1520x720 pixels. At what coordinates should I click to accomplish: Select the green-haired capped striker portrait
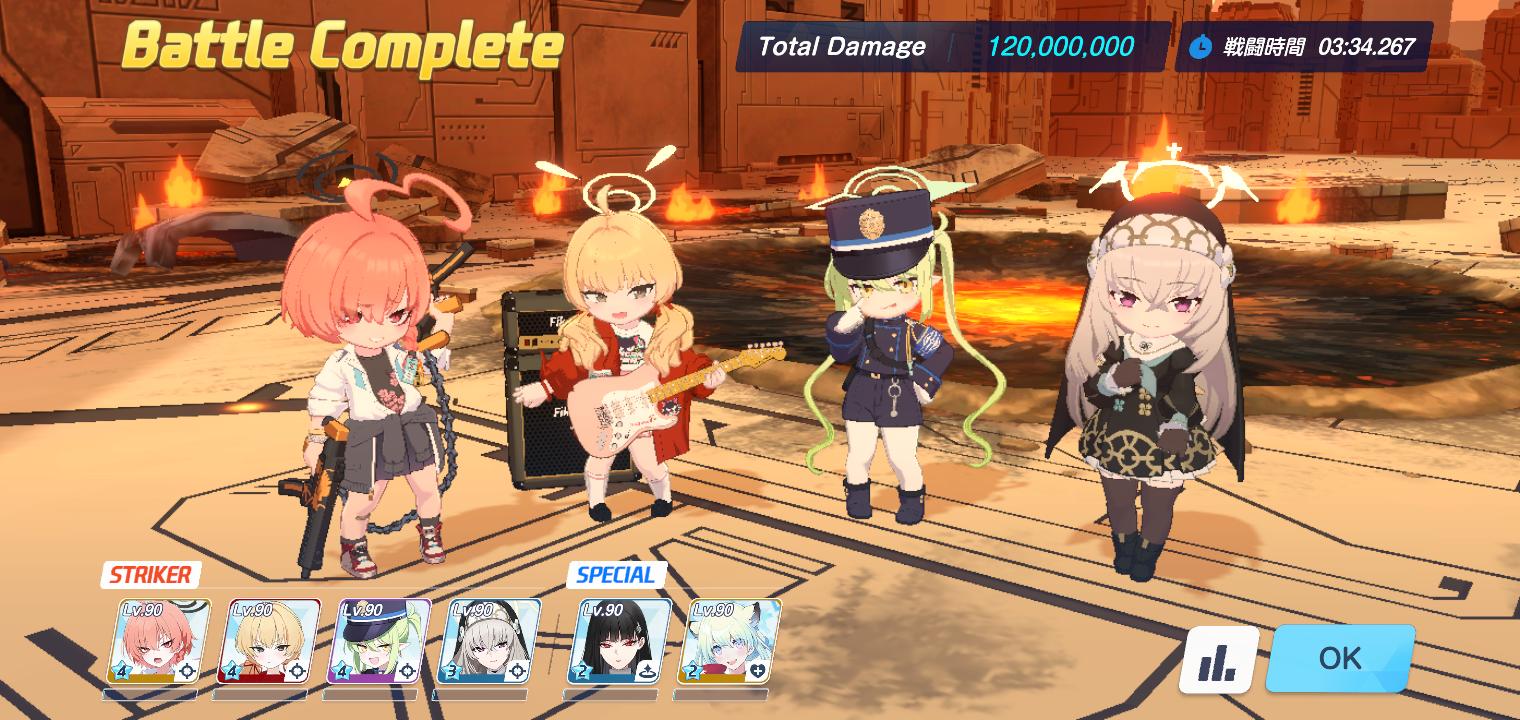click(x=379, y=641)
